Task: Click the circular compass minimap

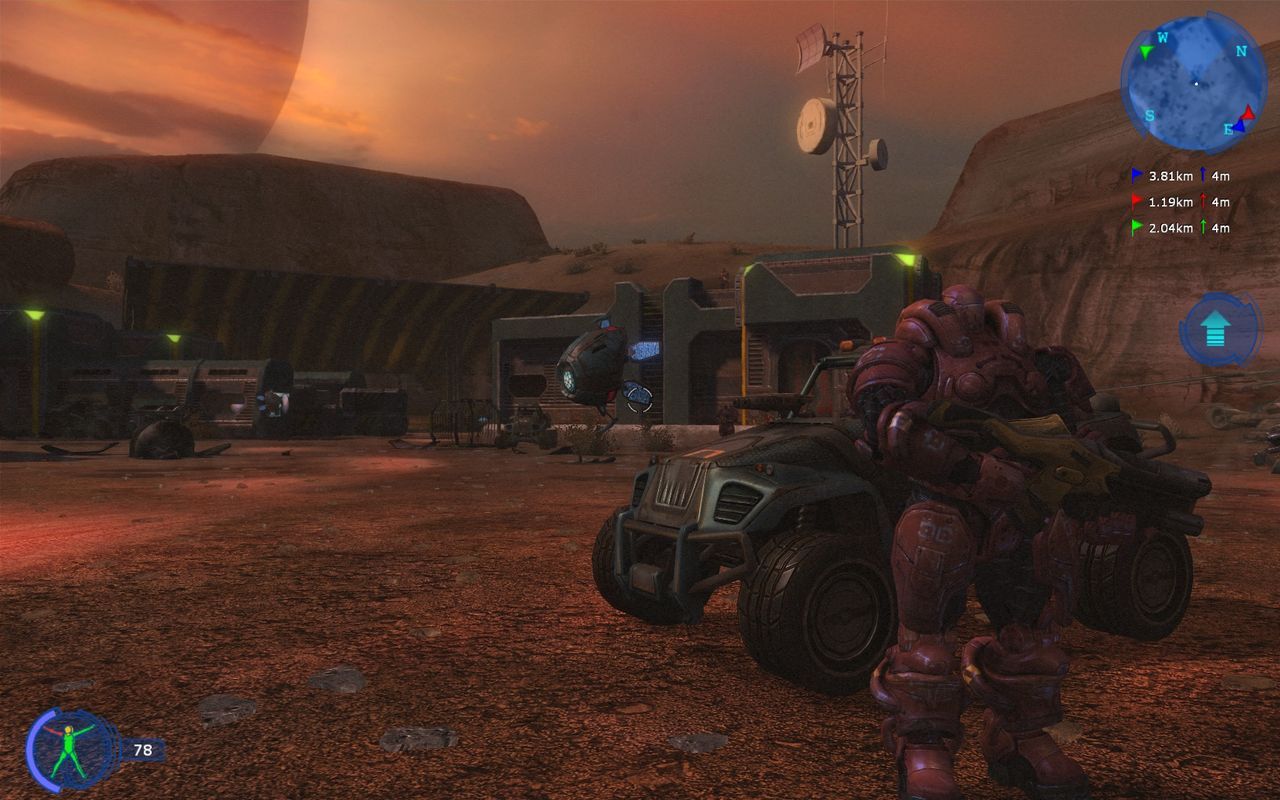Action: coord(1193,83)
